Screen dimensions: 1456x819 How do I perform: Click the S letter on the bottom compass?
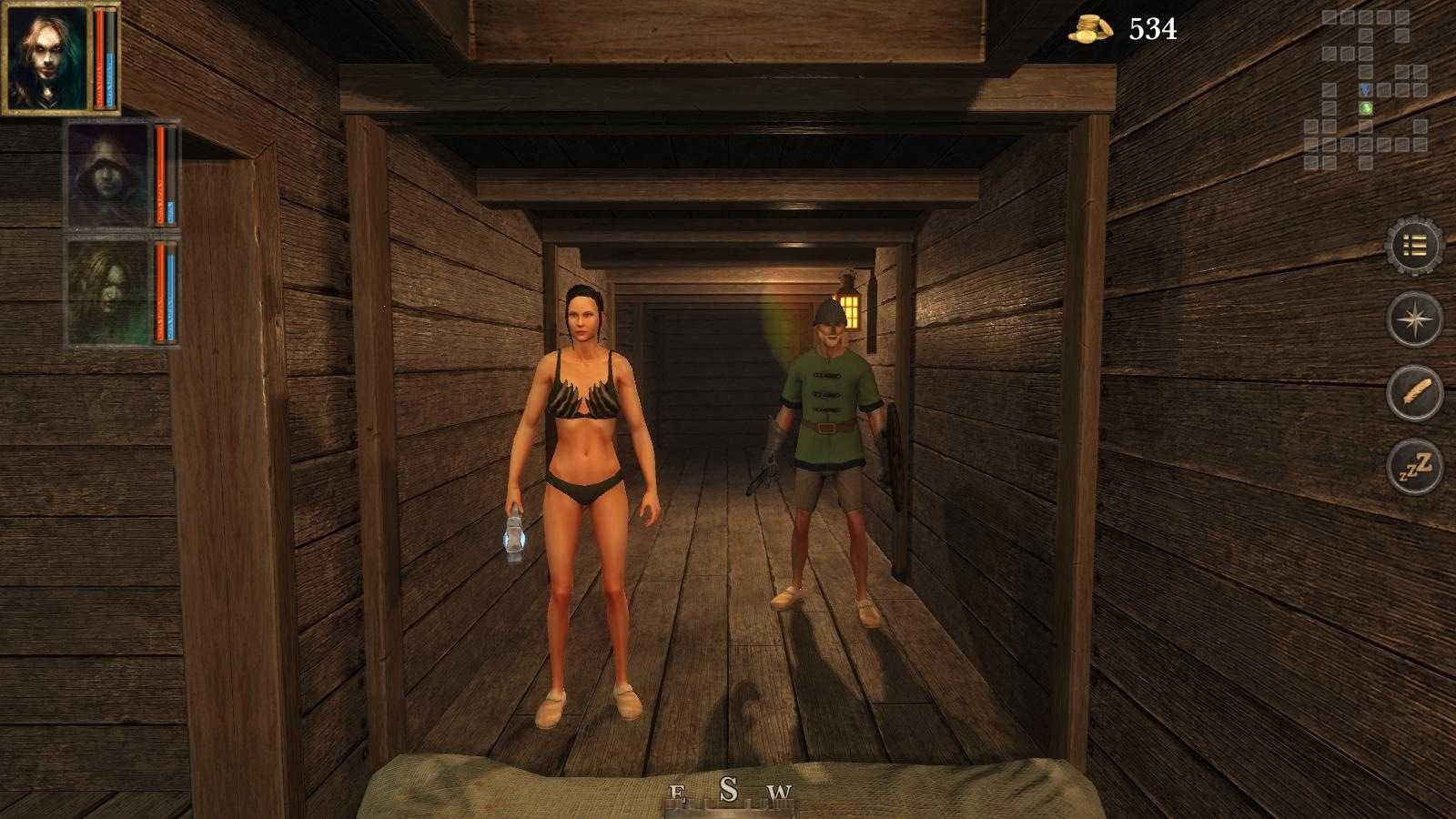pos(728,787)
